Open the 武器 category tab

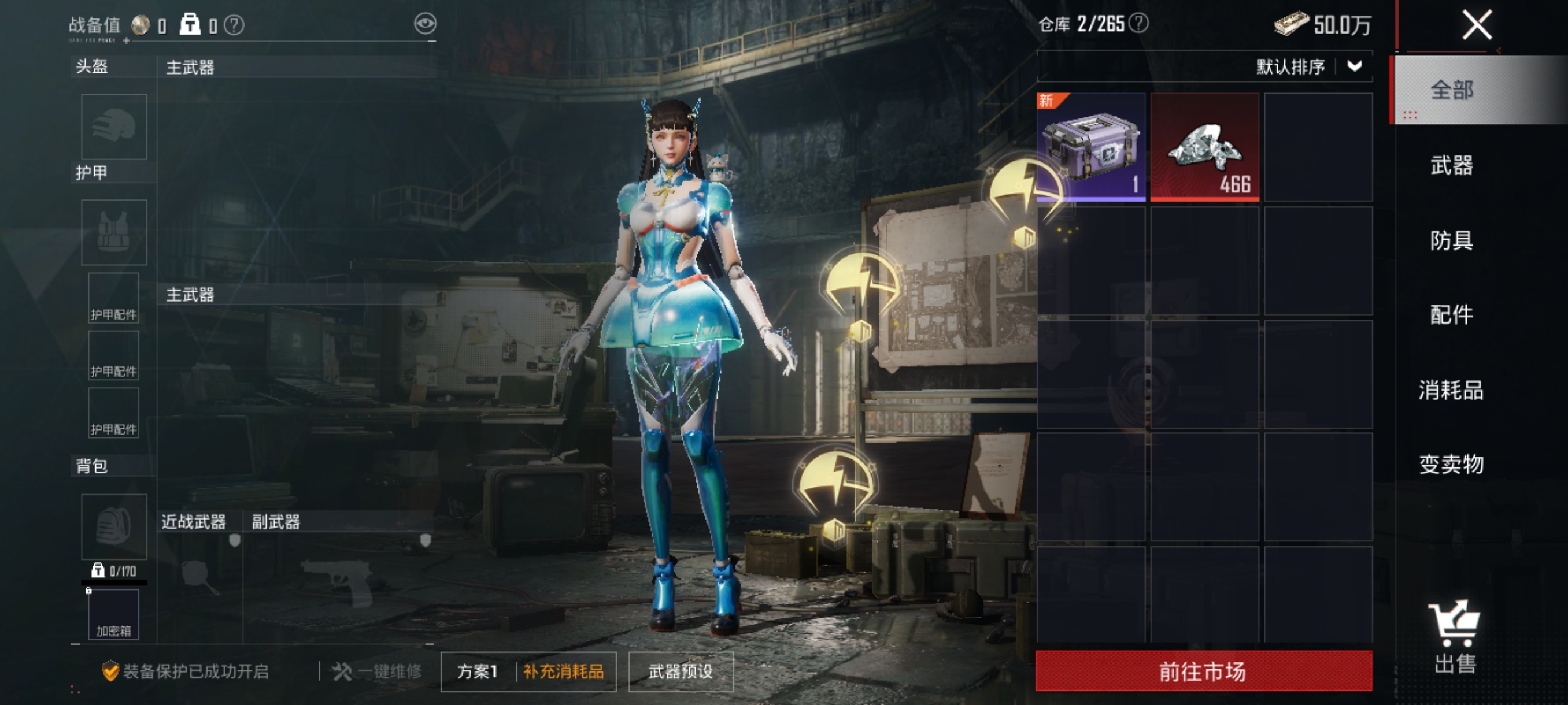pos(1452,165)
